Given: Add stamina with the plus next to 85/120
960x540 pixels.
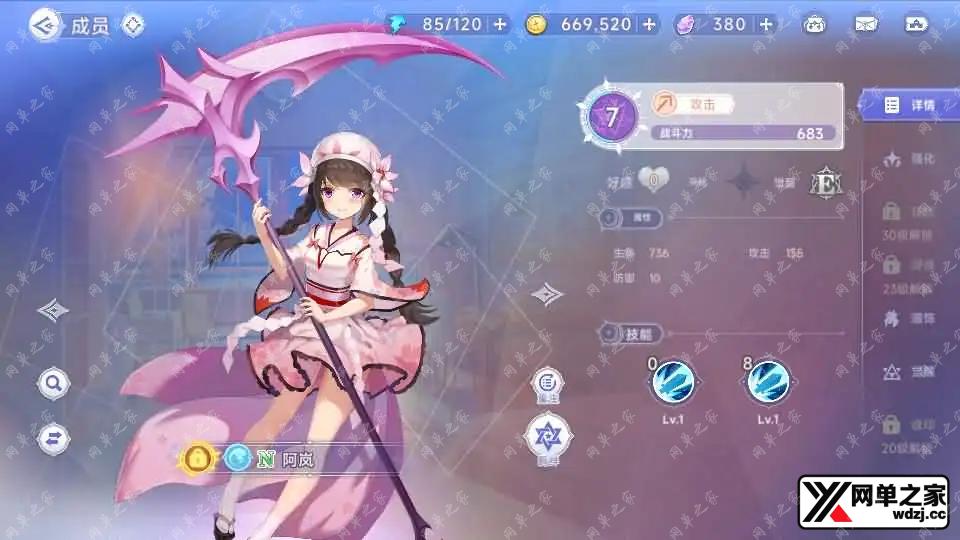Looking at the screenshot, I should coord(500,24).
